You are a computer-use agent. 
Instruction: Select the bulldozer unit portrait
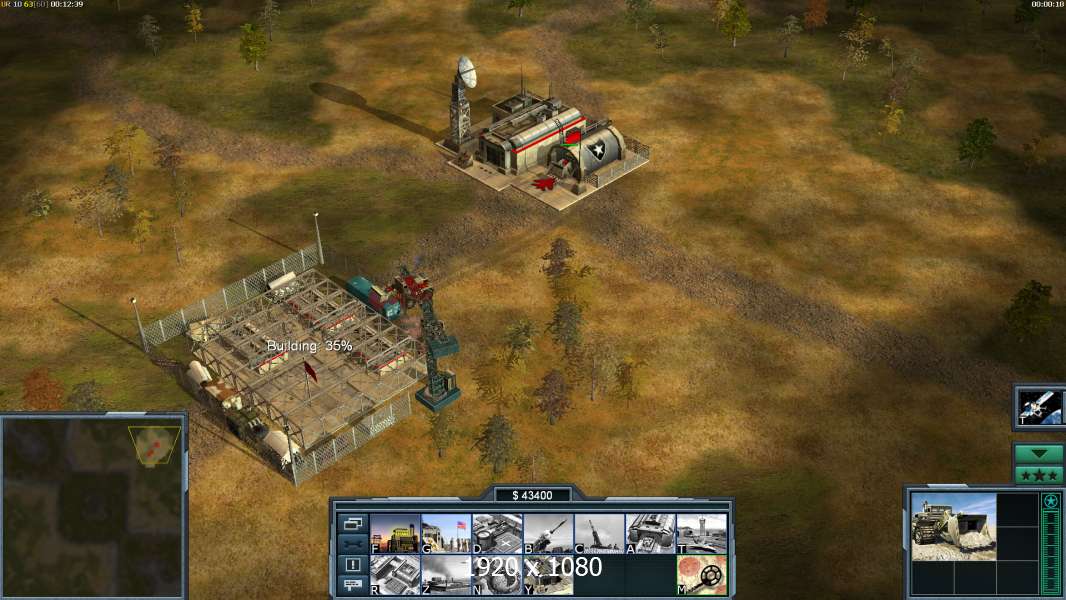click(953, 526)
